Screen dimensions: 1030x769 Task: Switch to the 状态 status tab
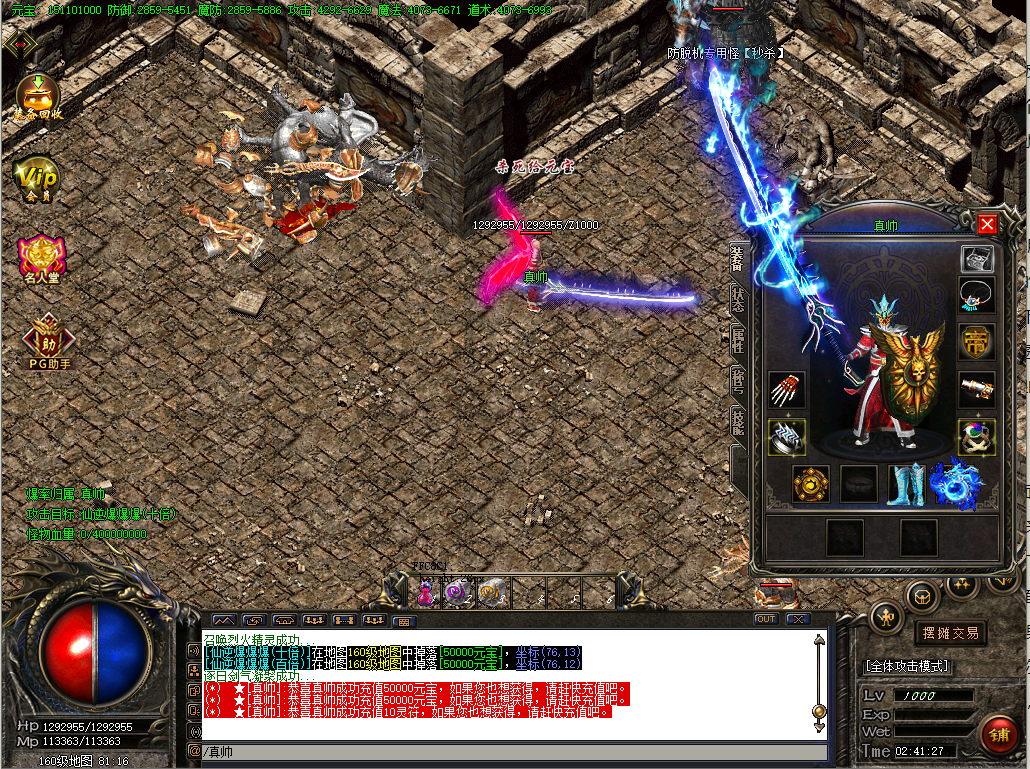coord(739,301)
